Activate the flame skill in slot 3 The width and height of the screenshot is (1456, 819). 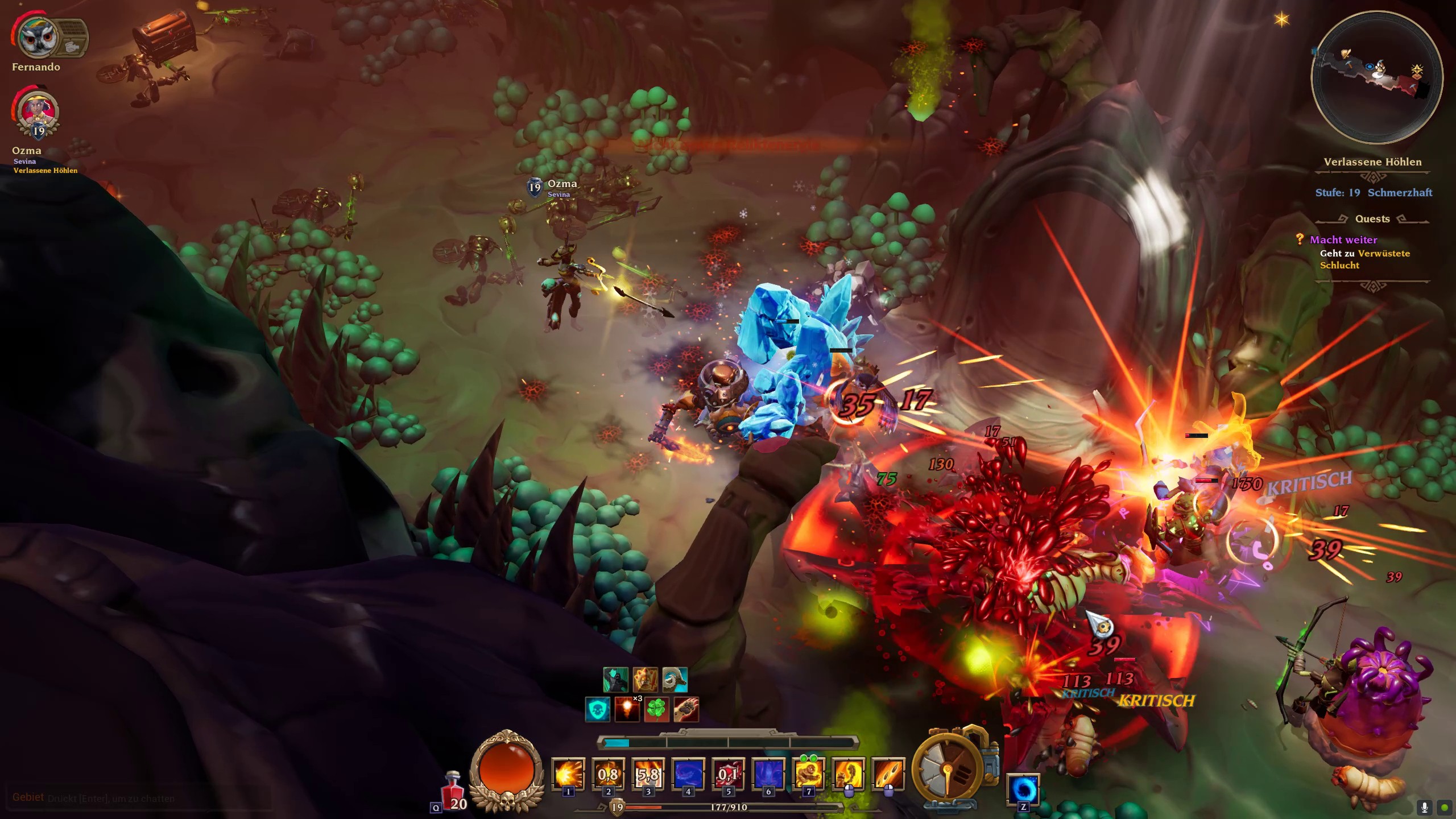click(648, 775)
